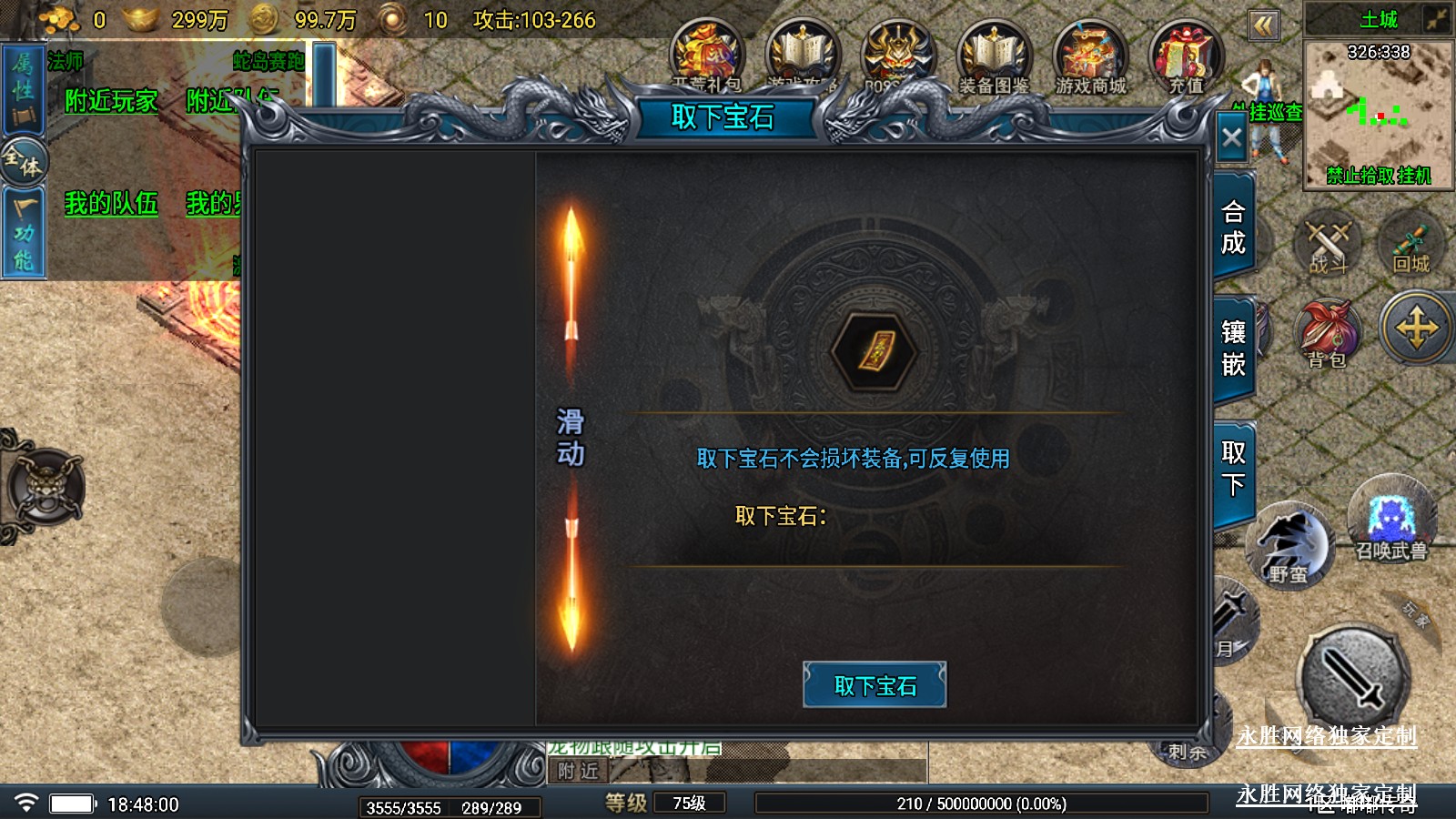Click the four-arrow movement button
Viewport: 1456px width, 819px height.
click(1417, 328)
